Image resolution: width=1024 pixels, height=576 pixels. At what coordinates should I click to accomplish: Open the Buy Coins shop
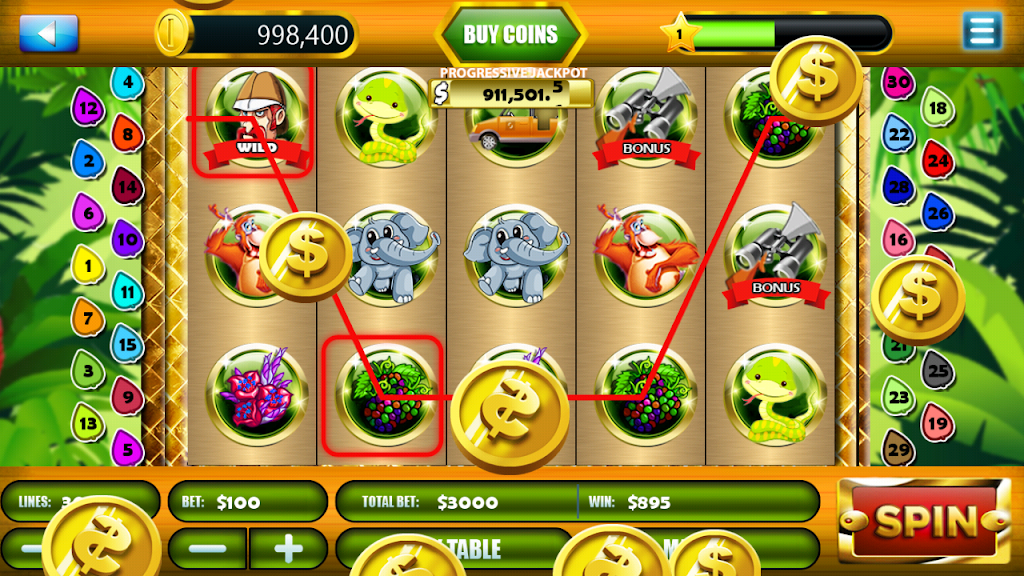pos(510,35)
